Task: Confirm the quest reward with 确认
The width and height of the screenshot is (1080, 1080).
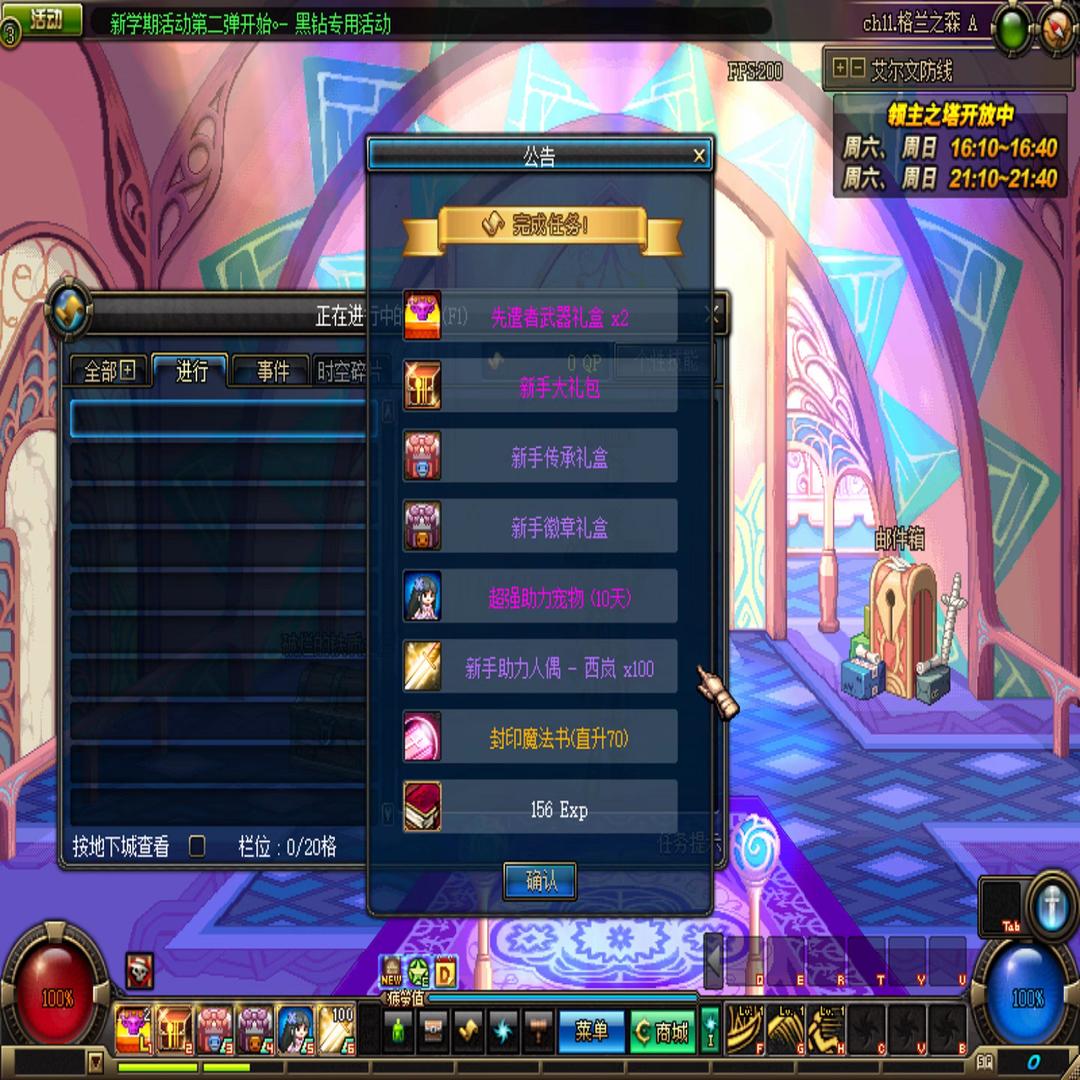Action: click(539, 880)
